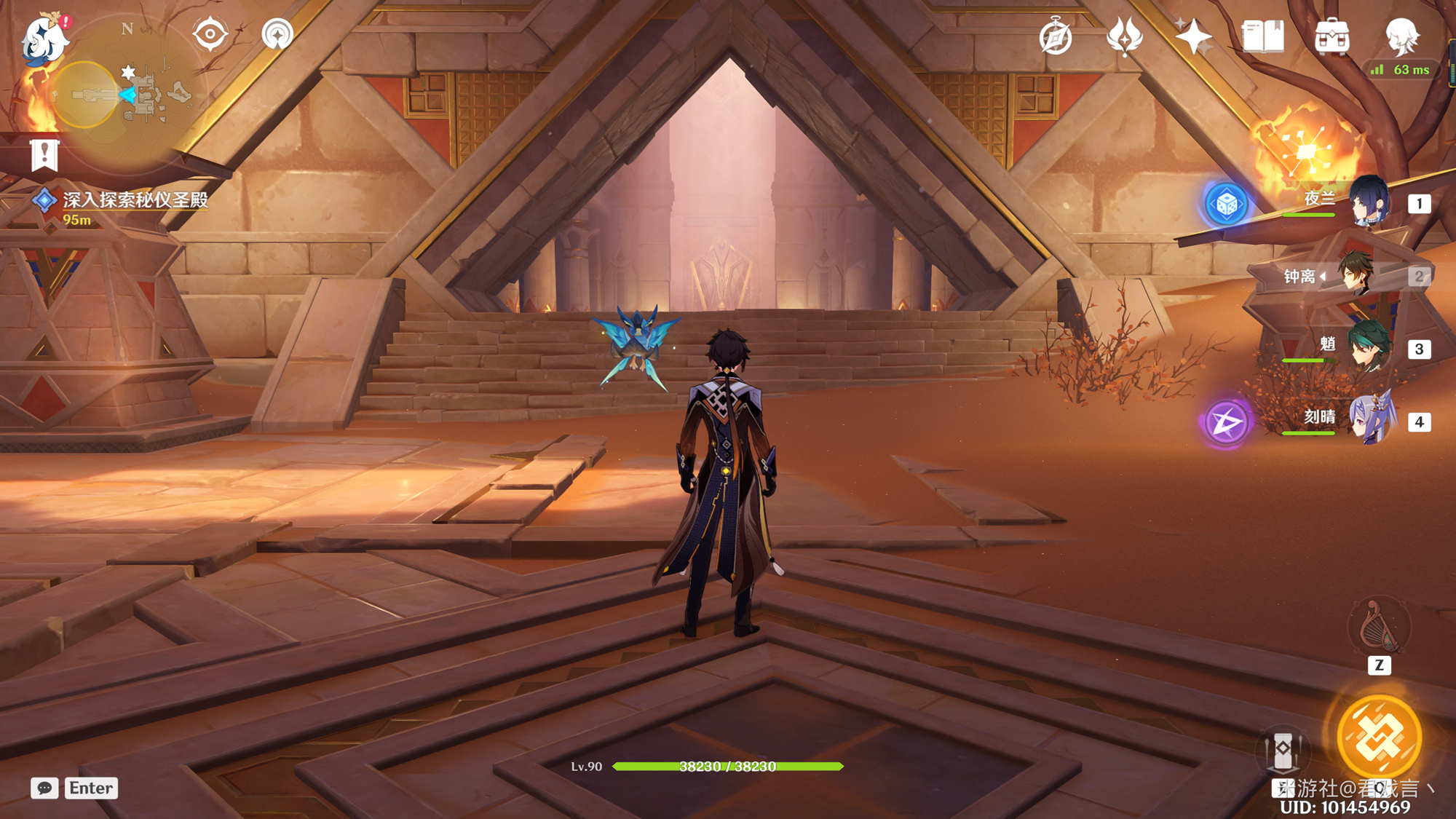Image resolution: width=1456 pixels, height=819 pixels.
Task: Open the wish star icon
Action: [x=1193, y=36]
